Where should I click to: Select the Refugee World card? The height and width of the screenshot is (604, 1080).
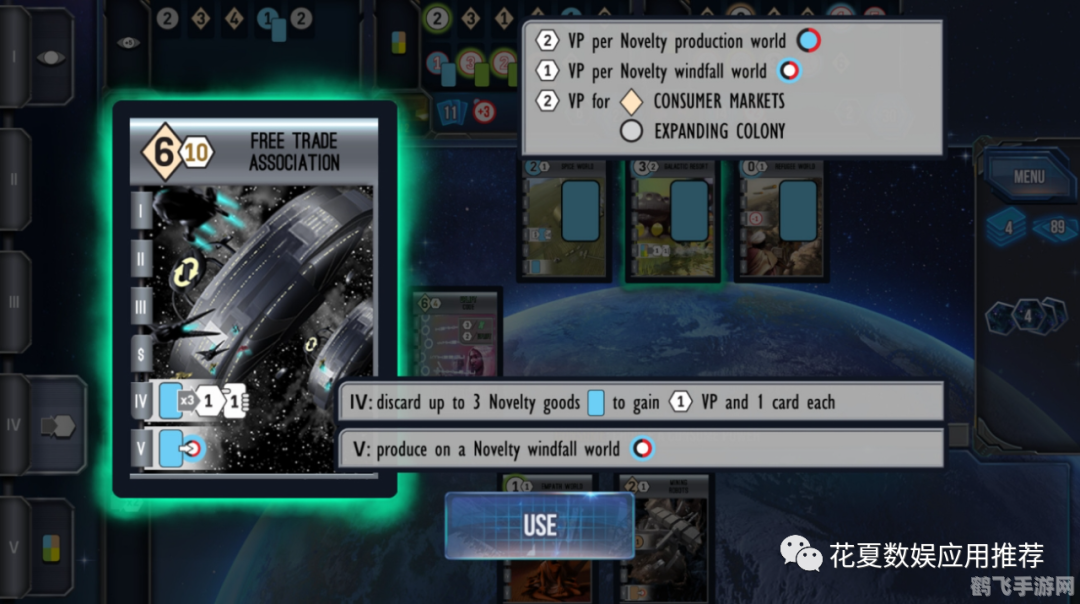tap(783, 218)
